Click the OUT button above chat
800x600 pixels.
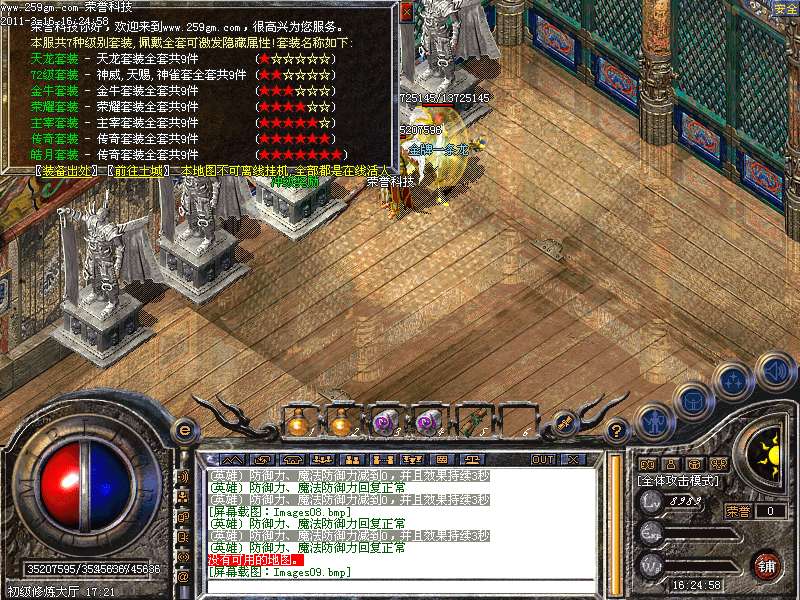(x=542, y=459)
